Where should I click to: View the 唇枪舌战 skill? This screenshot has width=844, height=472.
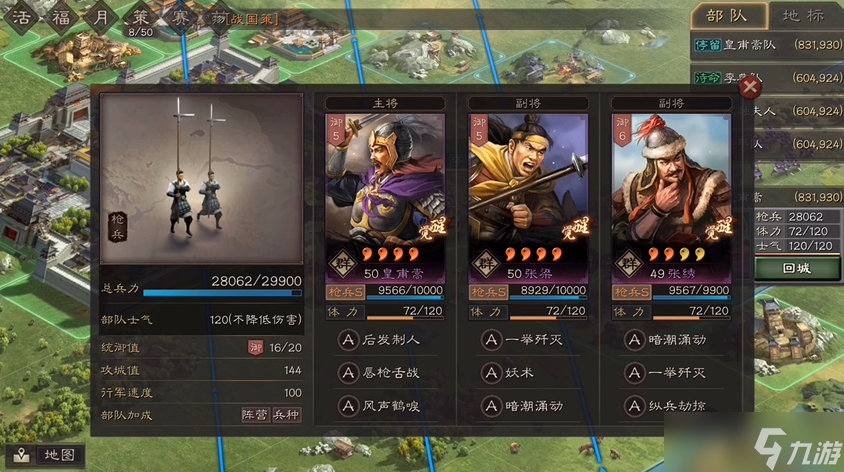[382, 373]
